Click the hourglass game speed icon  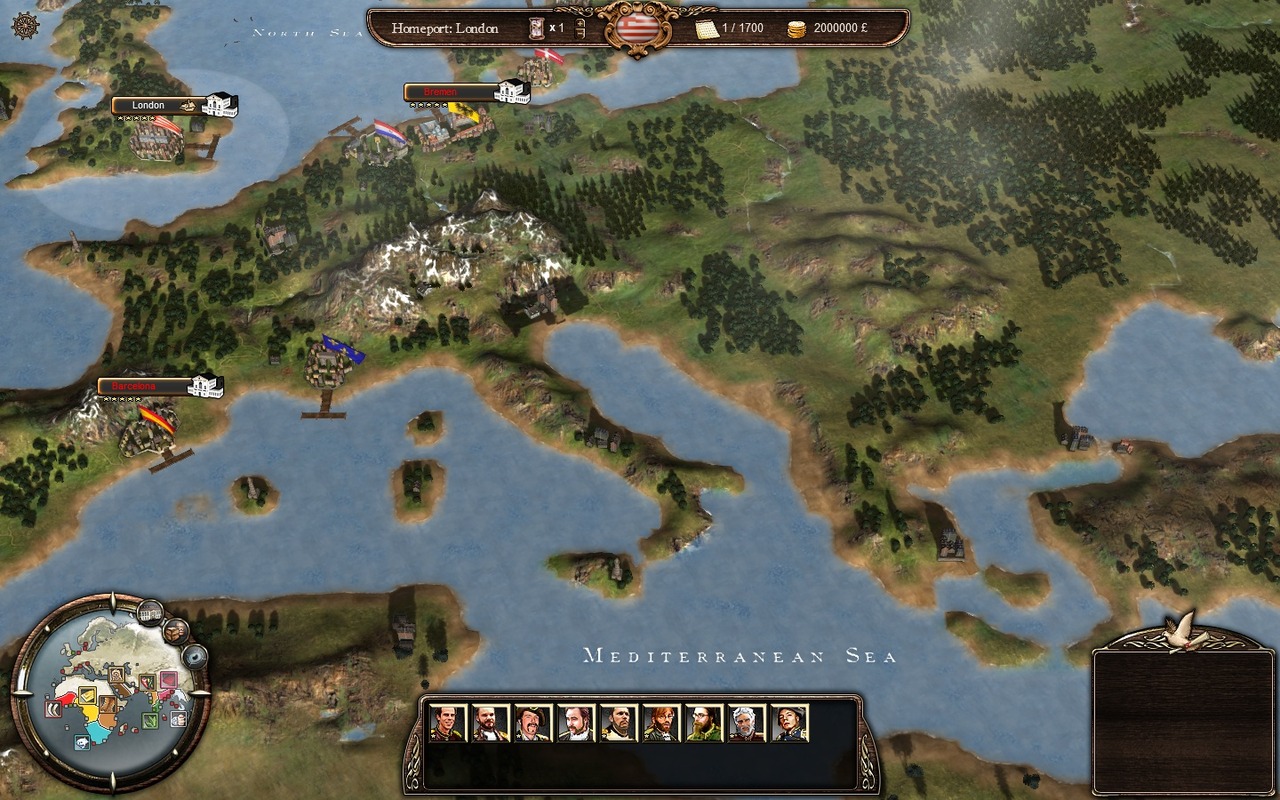click(537, 28)
